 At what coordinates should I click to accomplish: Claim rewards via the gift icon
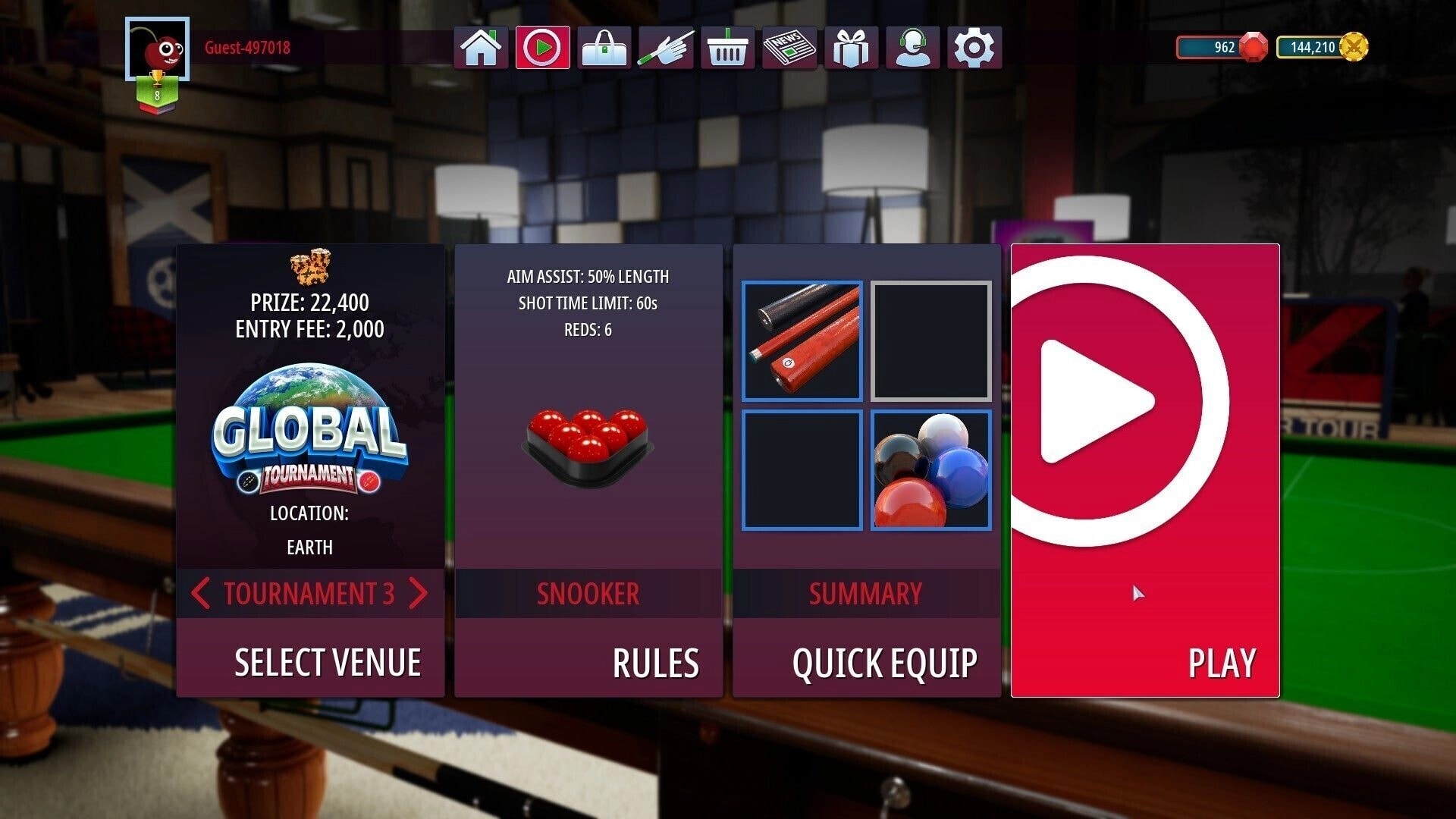[851, 47]
